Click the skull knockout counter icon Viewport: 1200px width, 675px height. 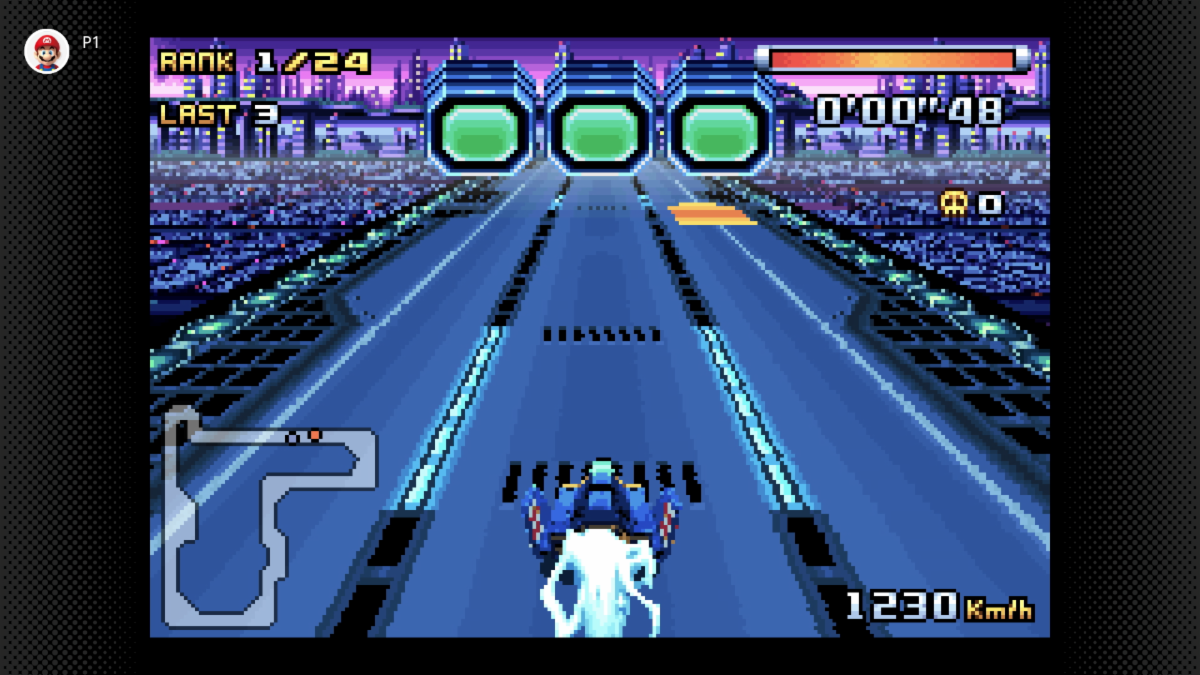954,203
